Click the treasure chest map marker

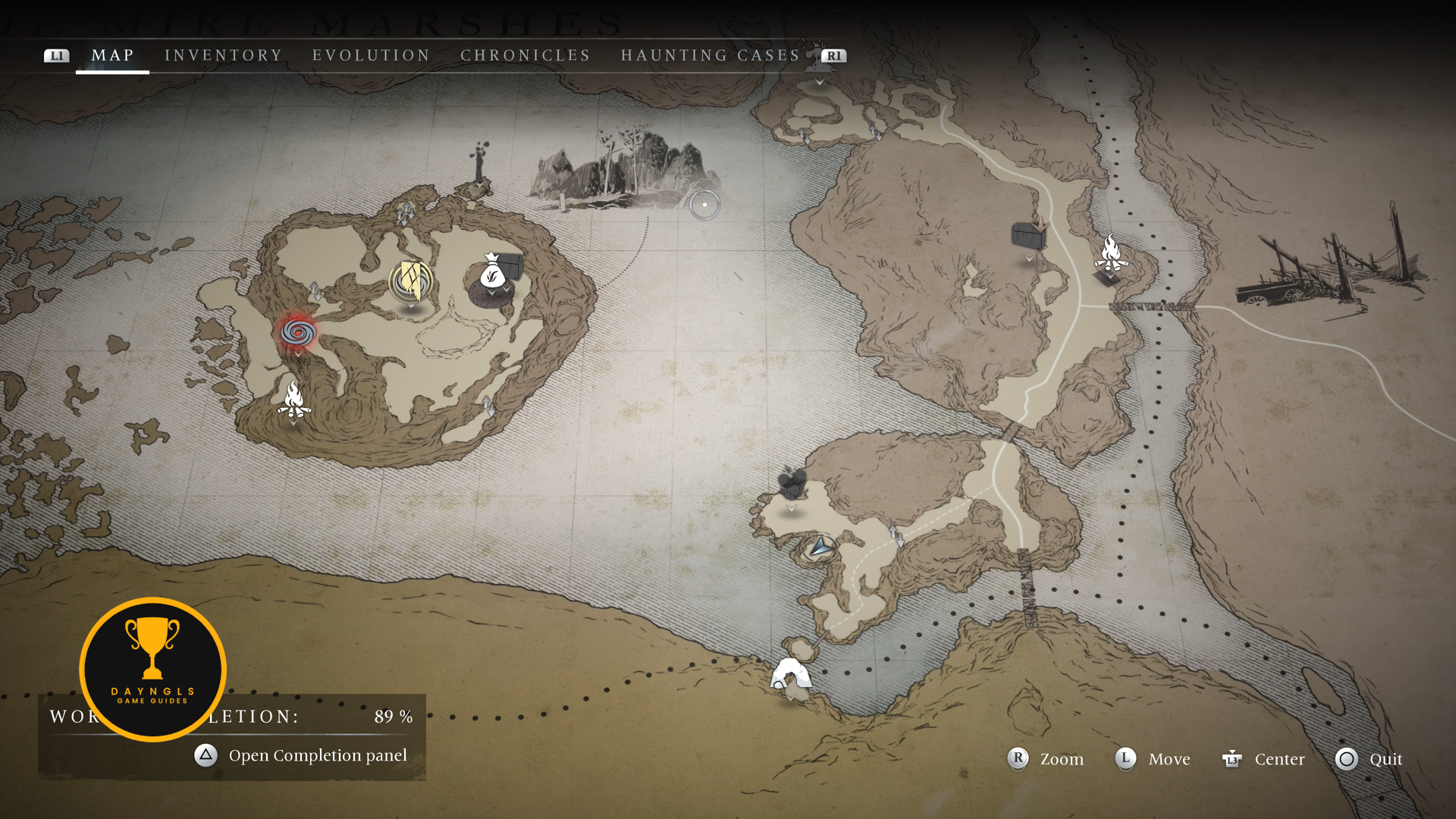[1029, 235]
